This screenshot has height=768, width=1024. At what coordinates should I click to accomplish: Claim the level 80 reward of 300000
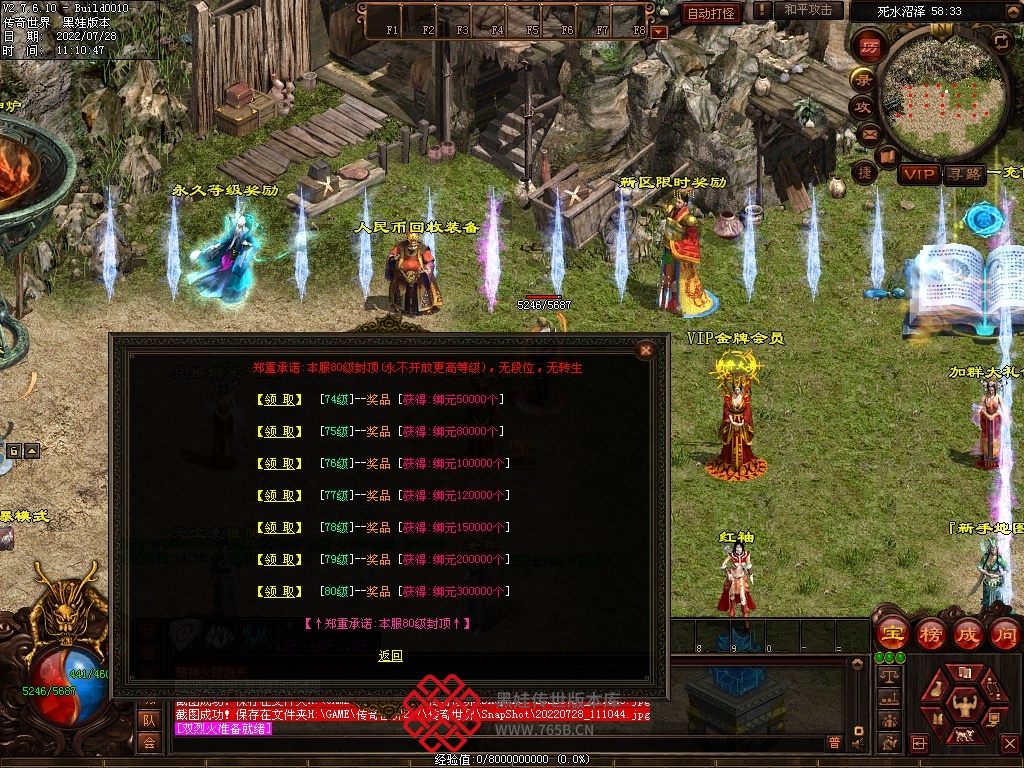pyautogui.click(x=279, y=591)
